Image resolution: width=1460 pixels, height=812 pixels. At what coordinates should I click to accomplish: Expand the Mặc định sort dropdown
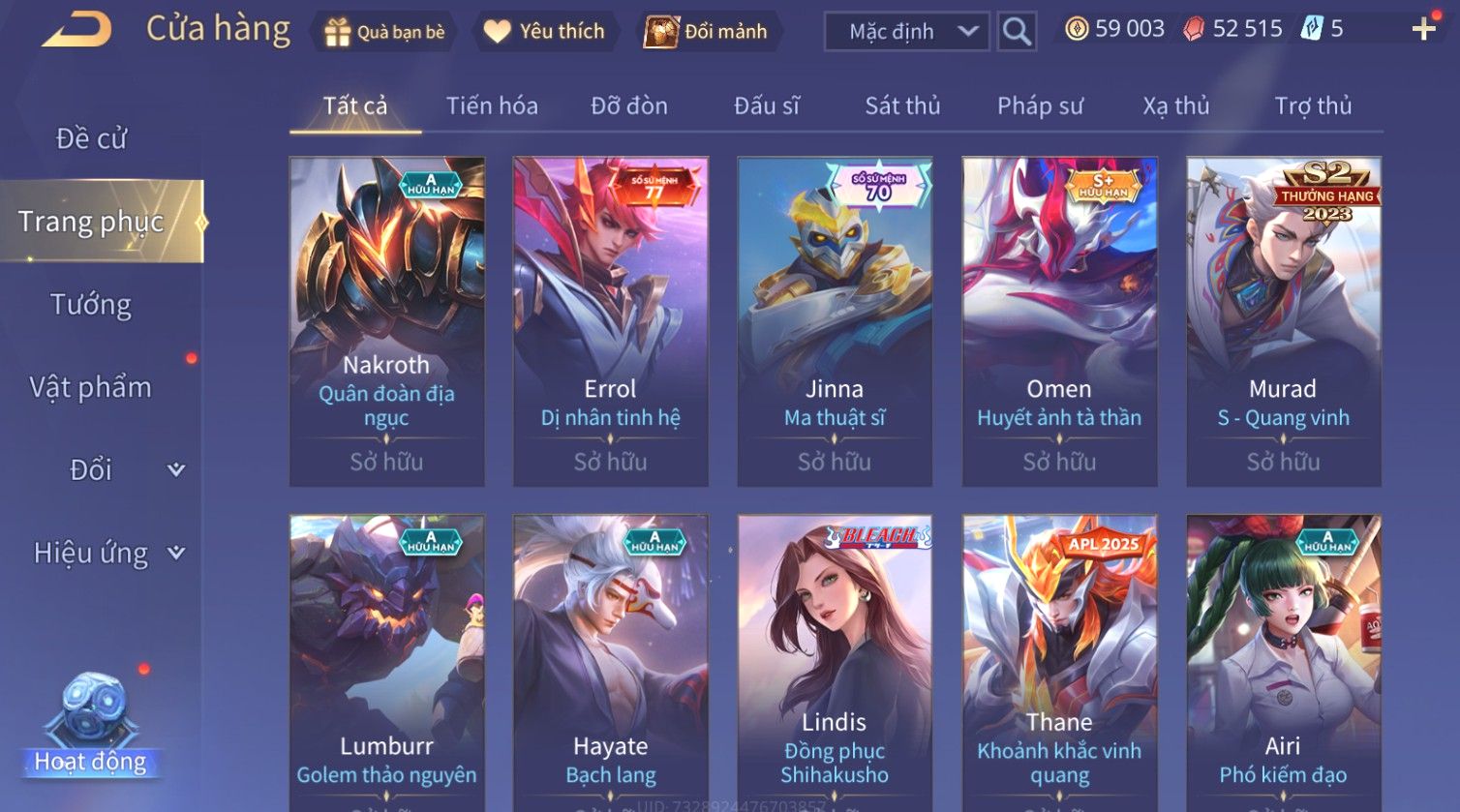pyautogui.click(x=906, y=32)
